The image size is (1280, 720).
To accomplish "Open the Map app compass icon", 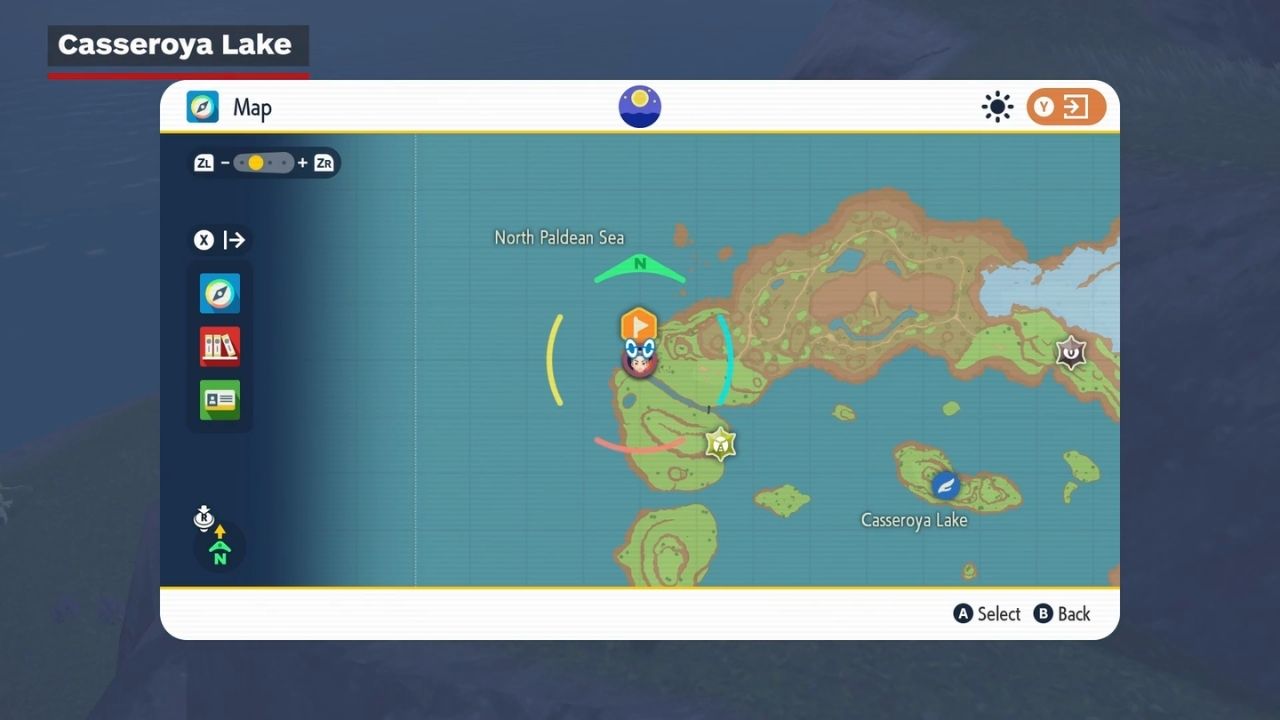I will (220, 294).
